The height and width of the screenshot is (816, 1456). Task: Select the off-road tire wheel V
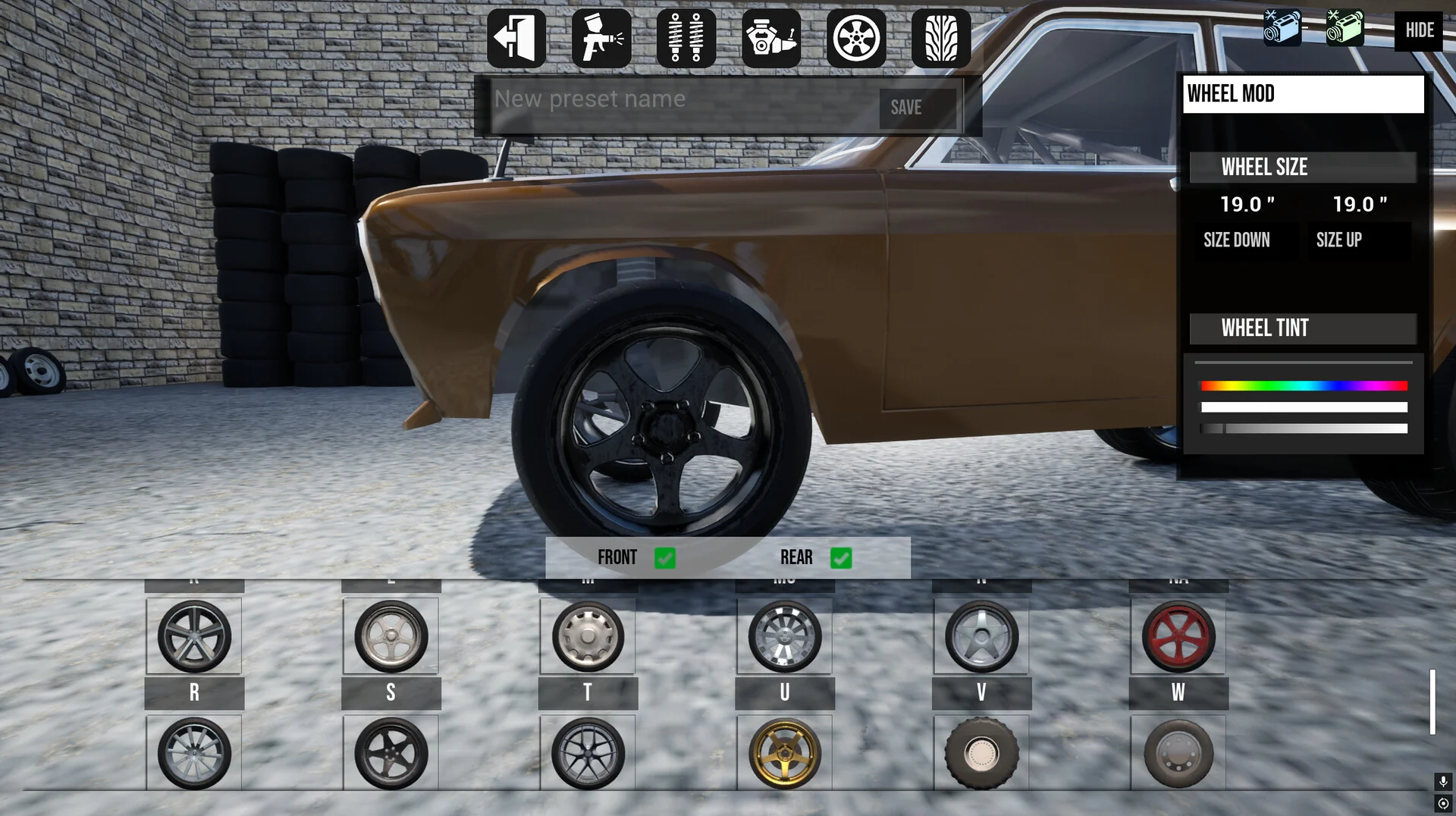(x=981, y=753)
